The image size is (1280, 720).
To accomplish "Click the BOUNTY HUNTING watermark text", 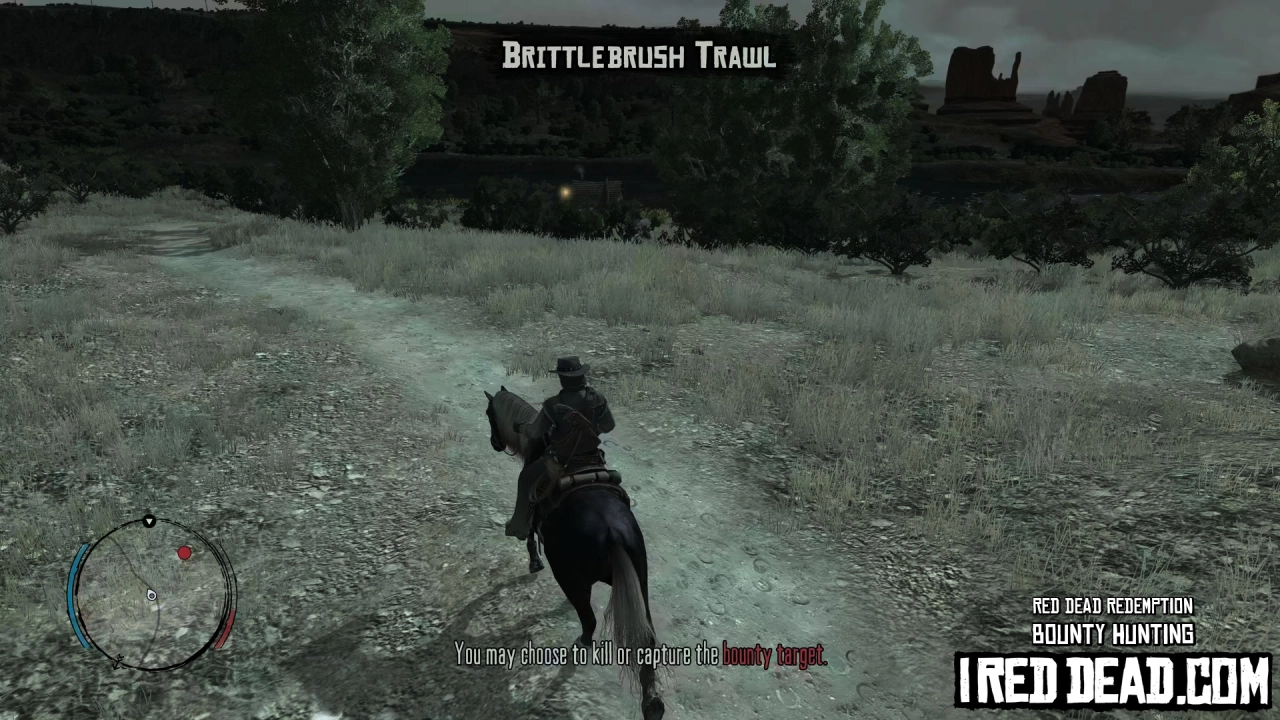I will click(1113, 634).
